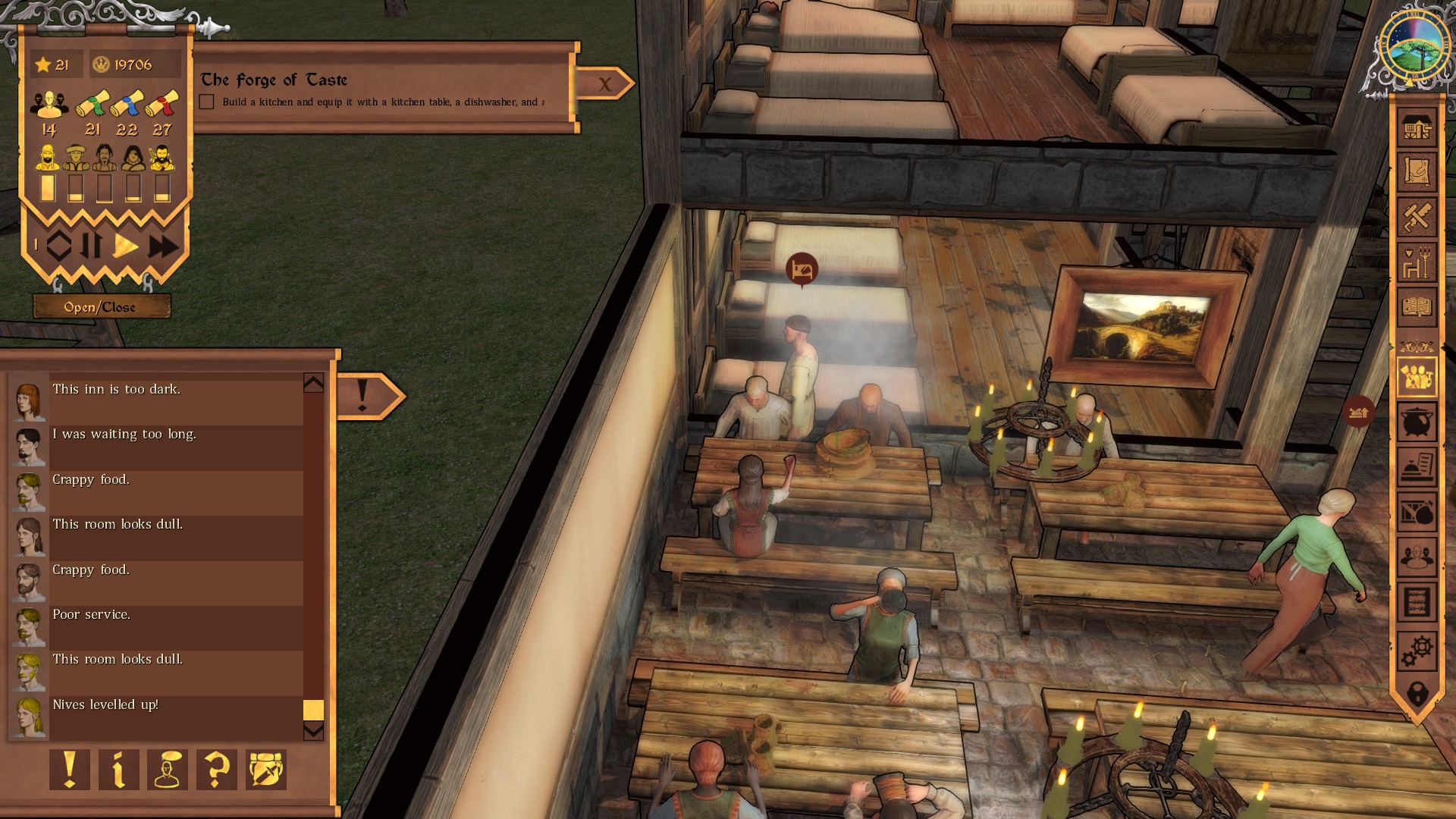Show info messages with the 'i' filter
The height and width of the screenshot is (819, 1456).
coord(119,770)
